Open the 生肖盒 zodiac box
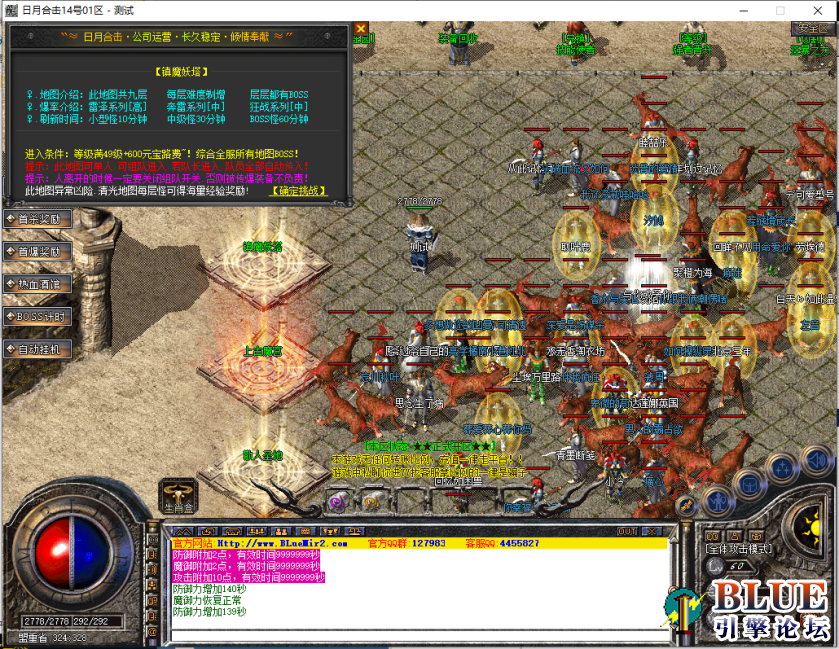The width and height of the screenshot is (839, 649). pyautogui.click(x=177, y=497)
